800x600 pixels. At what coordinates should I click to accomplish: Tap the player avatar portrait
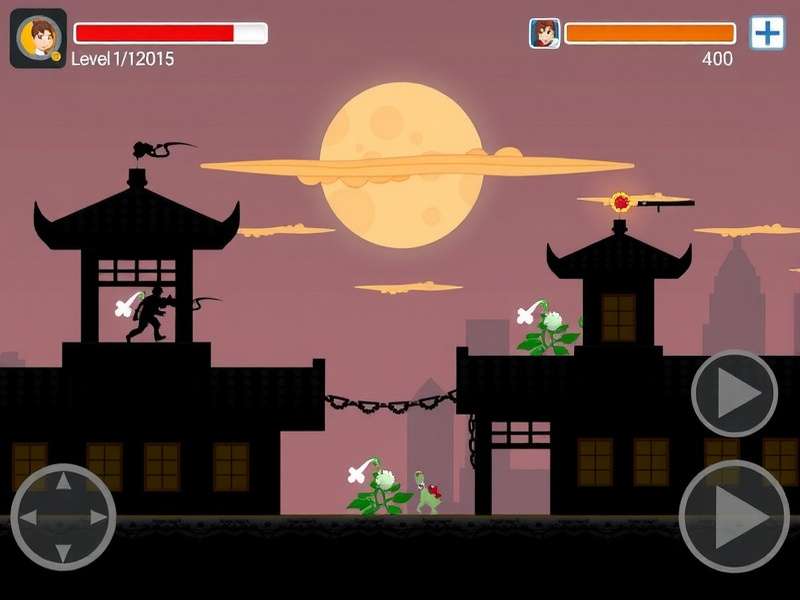(x=38, y=38)
